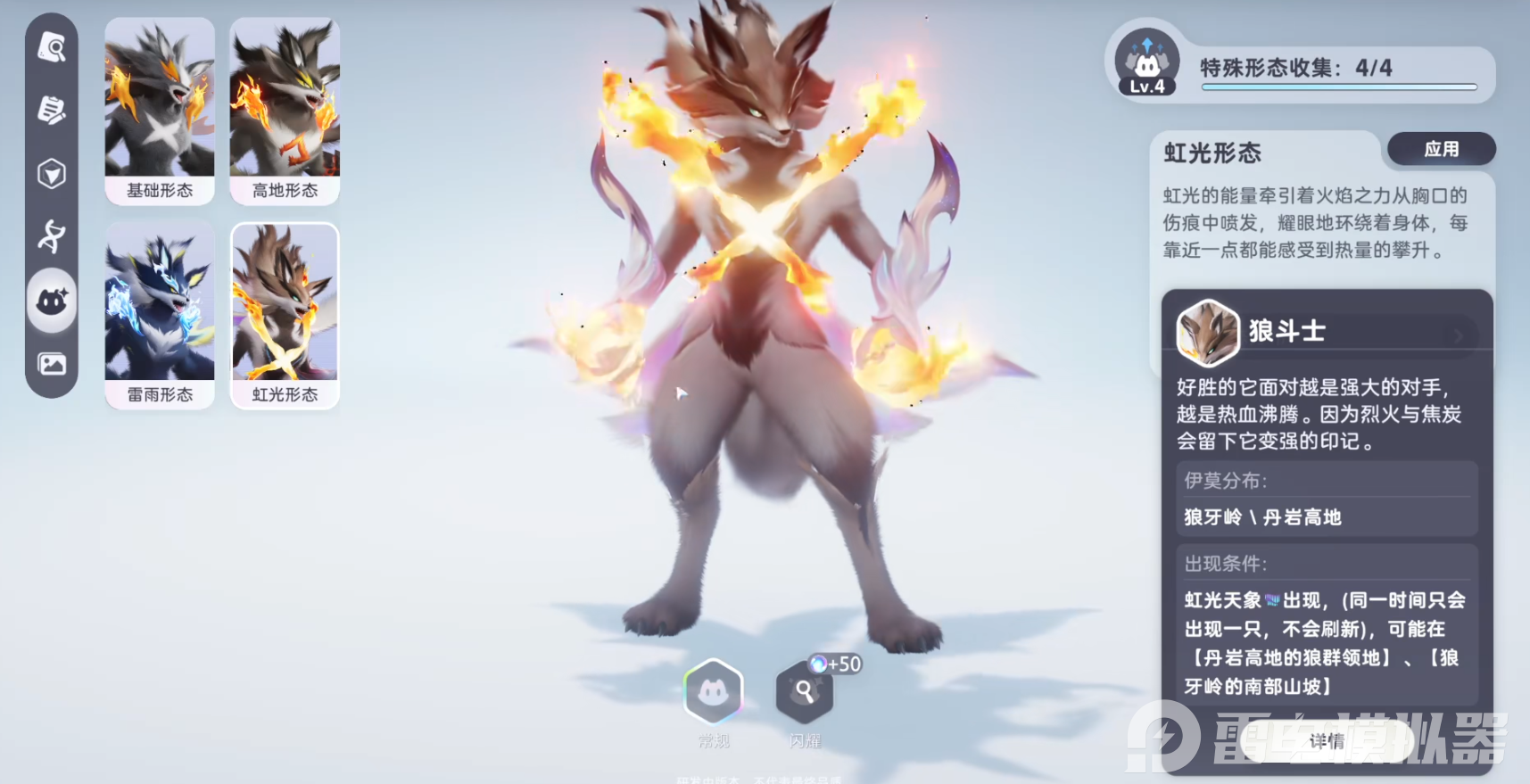Click the Lv.4 collection level badge

coord(1147,62)
